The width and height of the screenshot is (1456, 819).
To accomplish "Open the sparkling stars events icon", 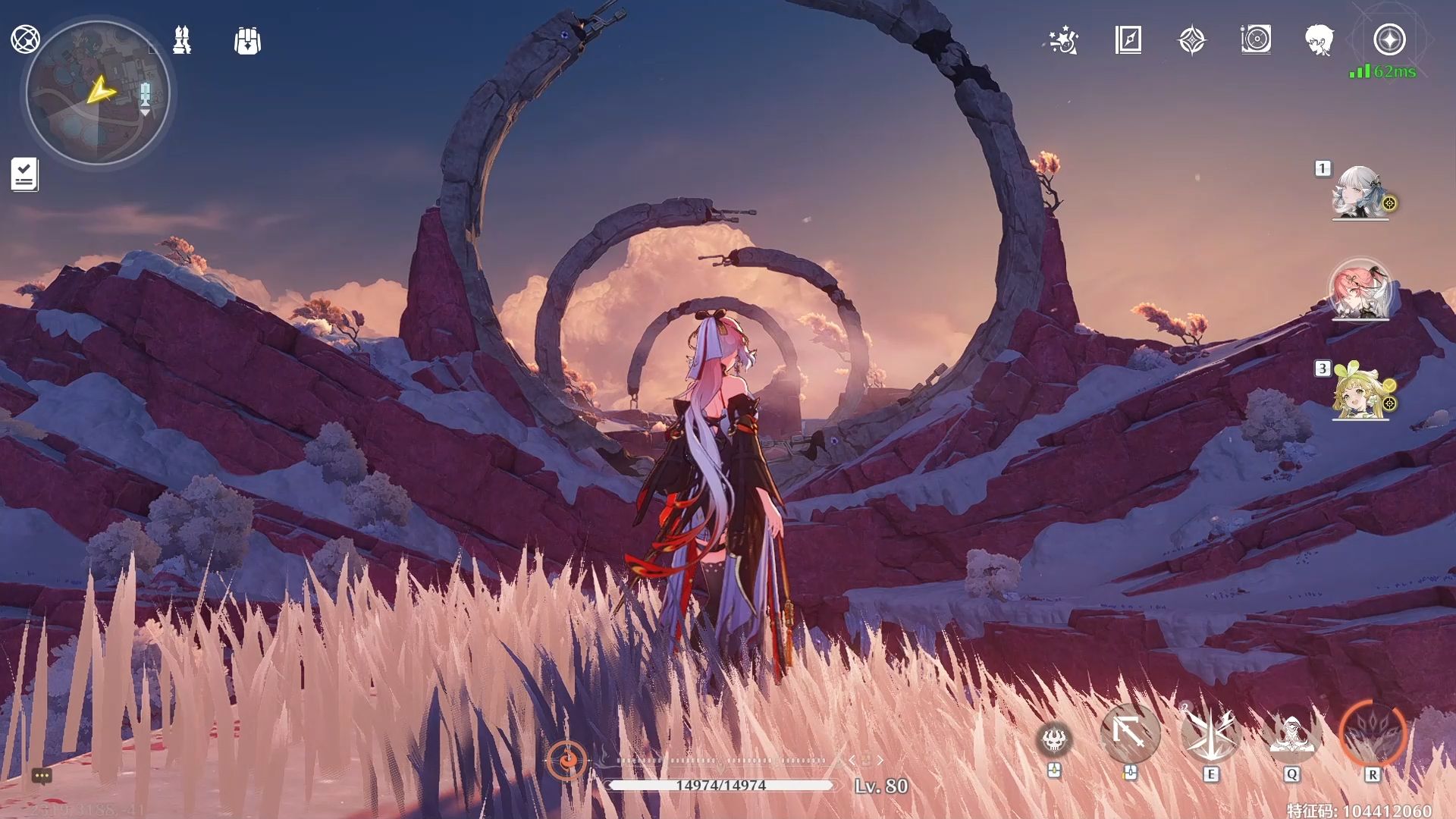I will [1063, 41].
